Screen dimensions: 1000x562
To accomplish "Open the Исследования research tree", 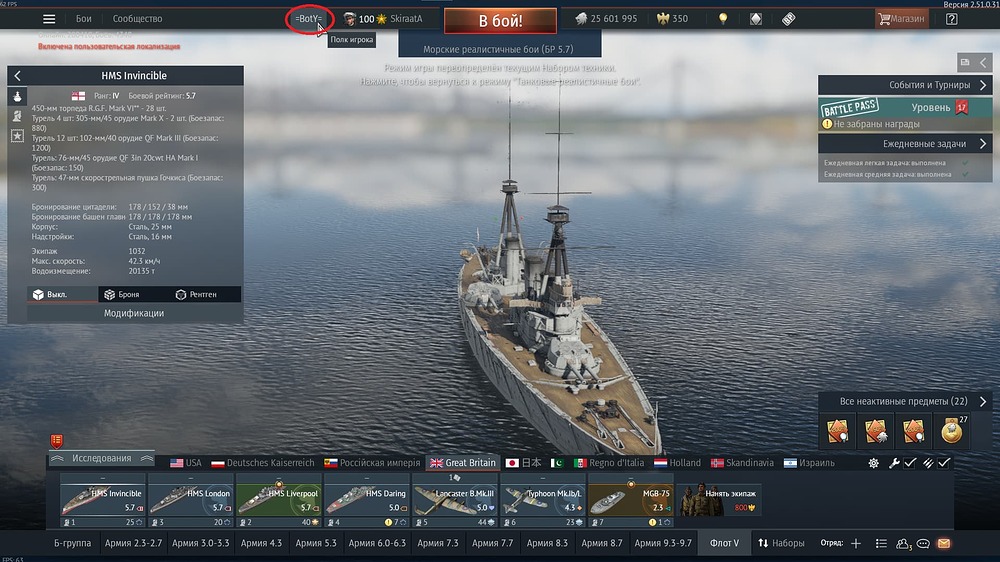I will [101, 459].
